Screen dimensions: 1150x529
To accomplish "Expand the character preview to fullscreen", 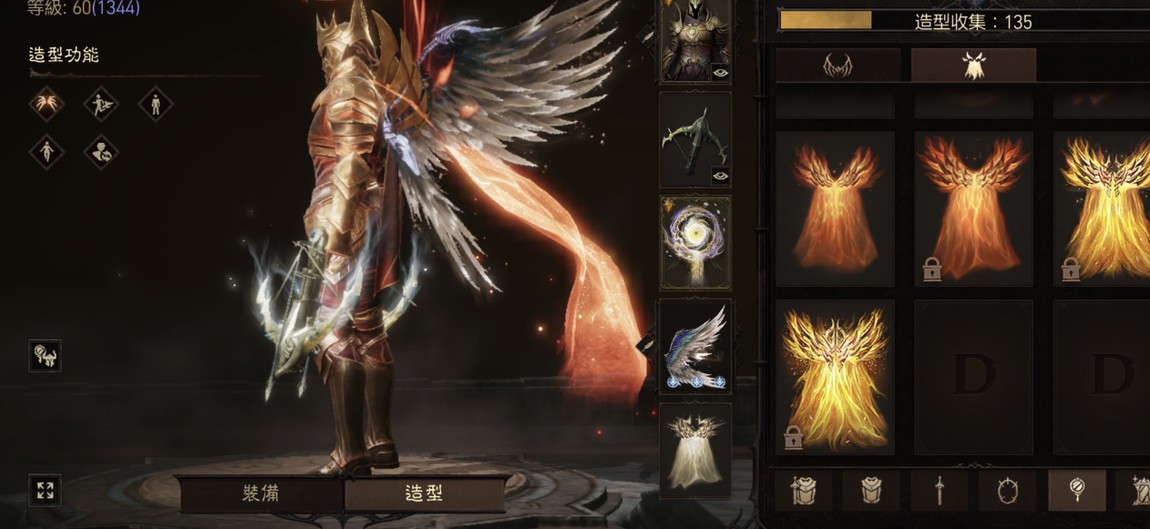I will [x=45, y=490].
